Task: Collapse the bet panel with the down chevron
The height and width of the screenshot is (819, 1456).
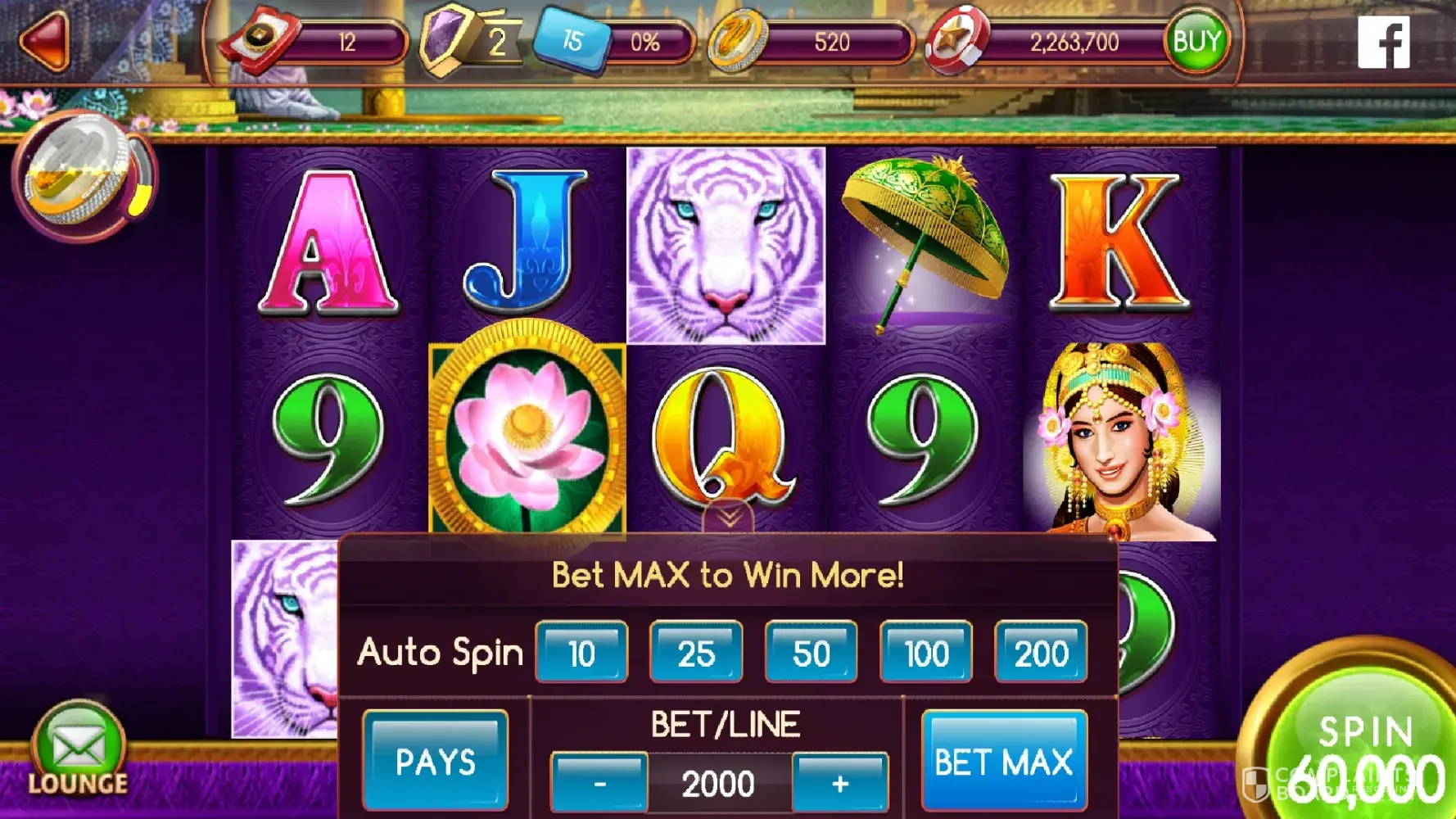Action: coord(729,517)
